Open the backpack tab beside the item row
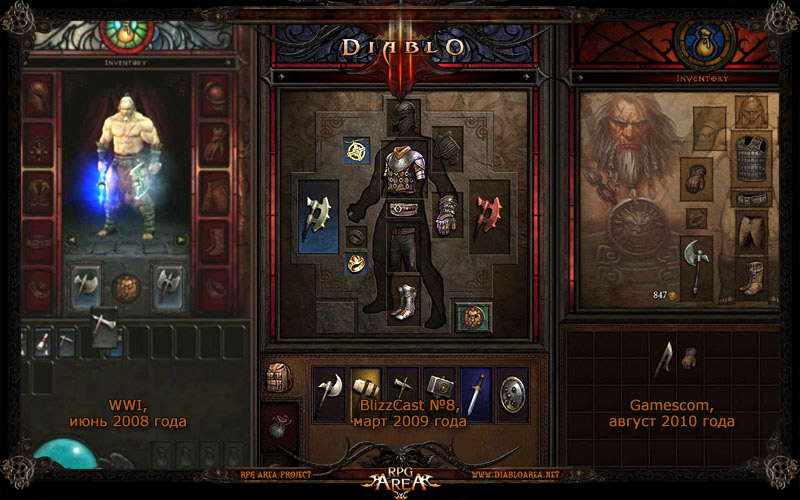Image resolution: width=800 pixels, height=500 pixels. 279,377
